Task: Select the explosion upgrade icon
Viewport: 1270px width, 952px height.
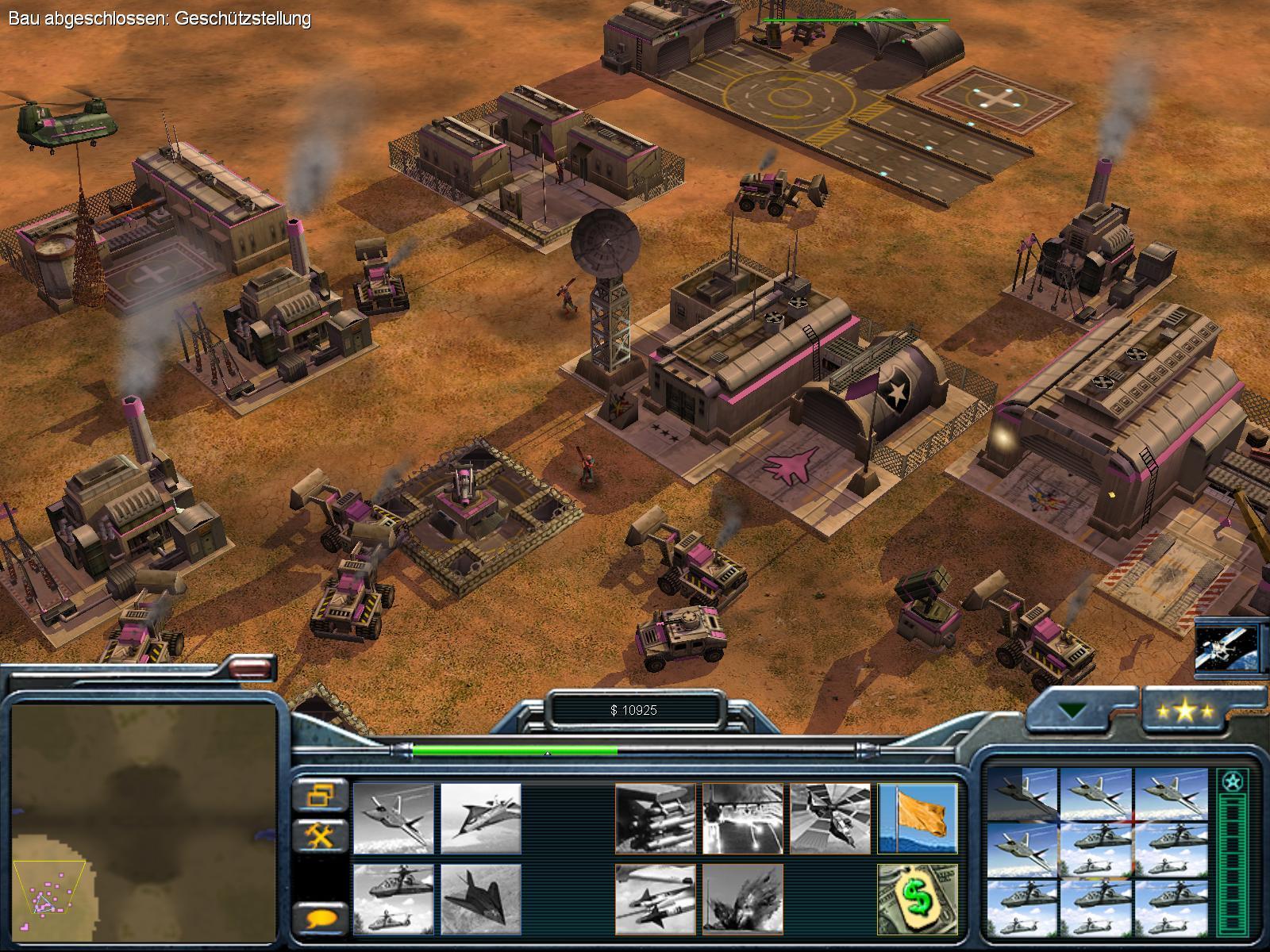Action: point(743,900)
